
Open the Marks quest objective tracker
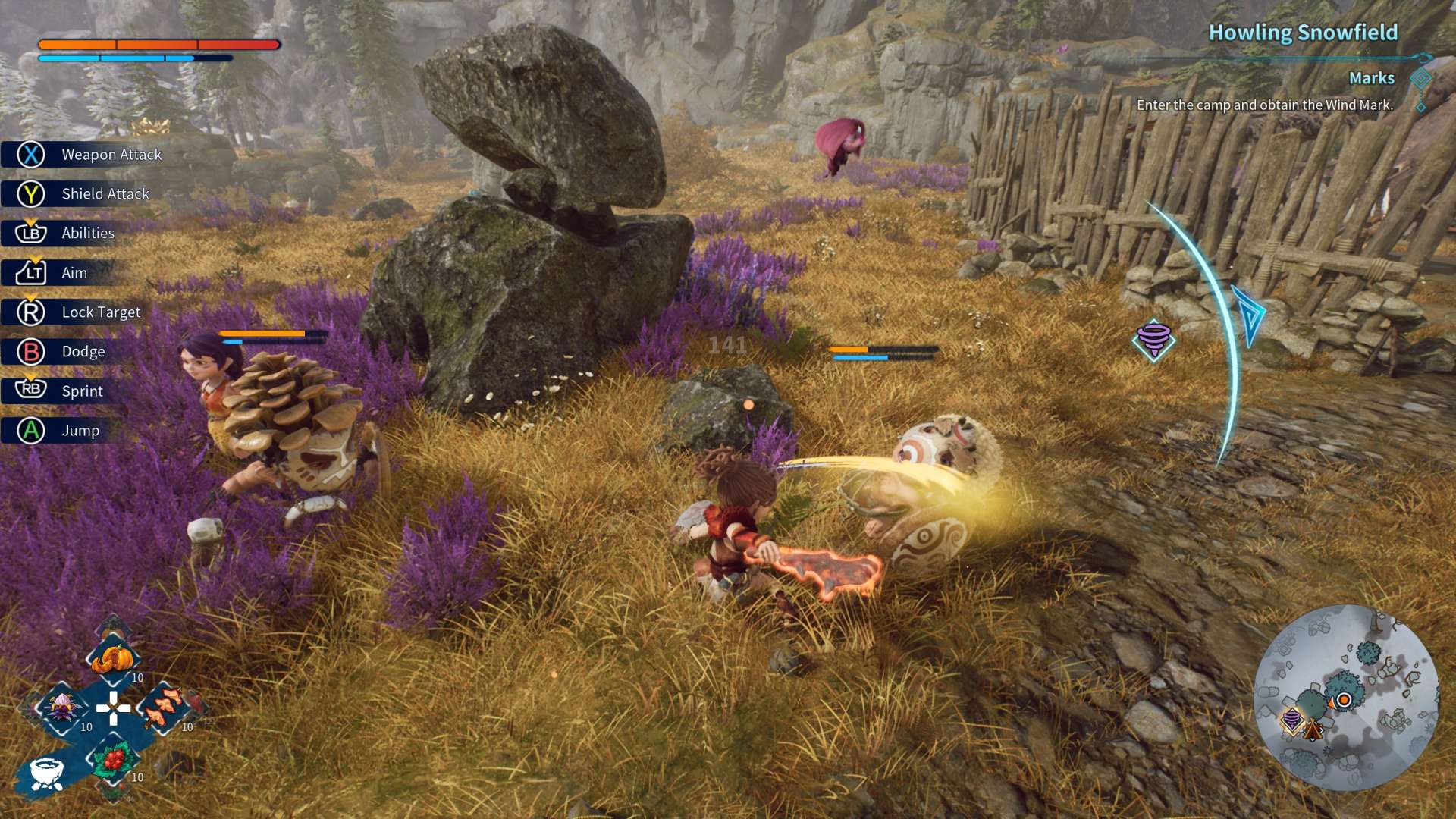coord(1371,78)
